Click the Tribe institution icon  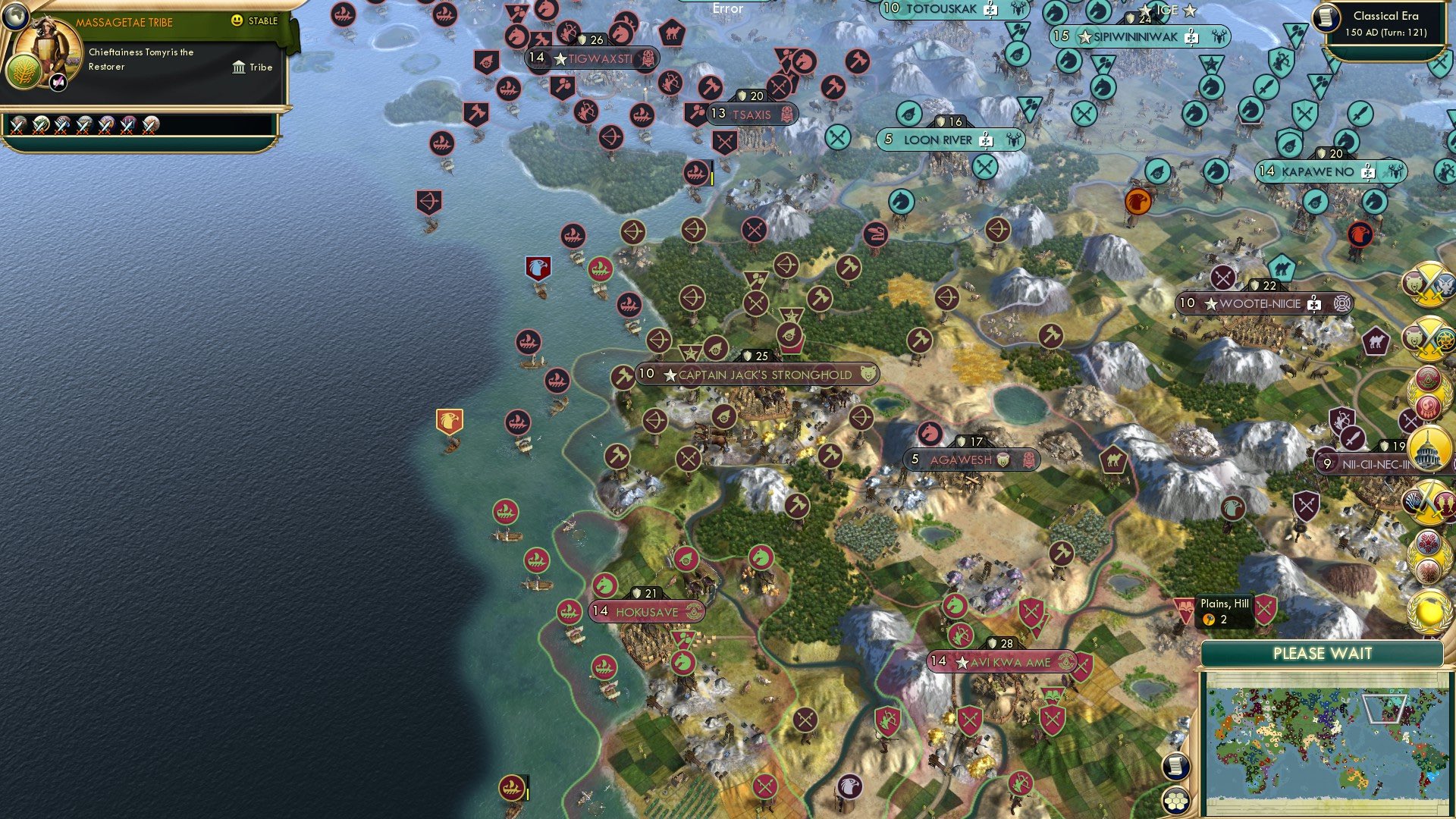pos(240,67)
